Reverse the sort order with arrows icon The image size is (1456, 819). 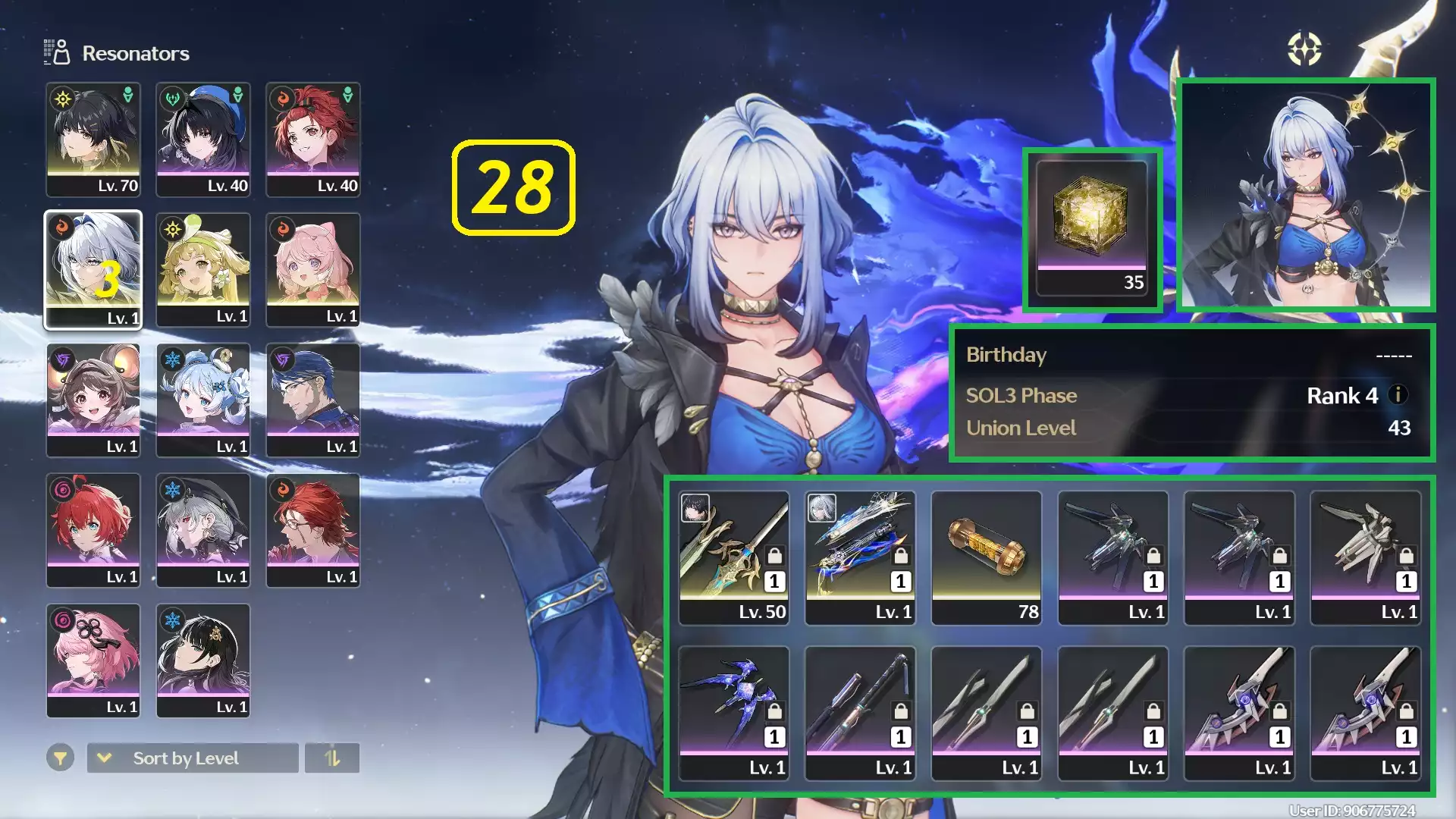332,758
